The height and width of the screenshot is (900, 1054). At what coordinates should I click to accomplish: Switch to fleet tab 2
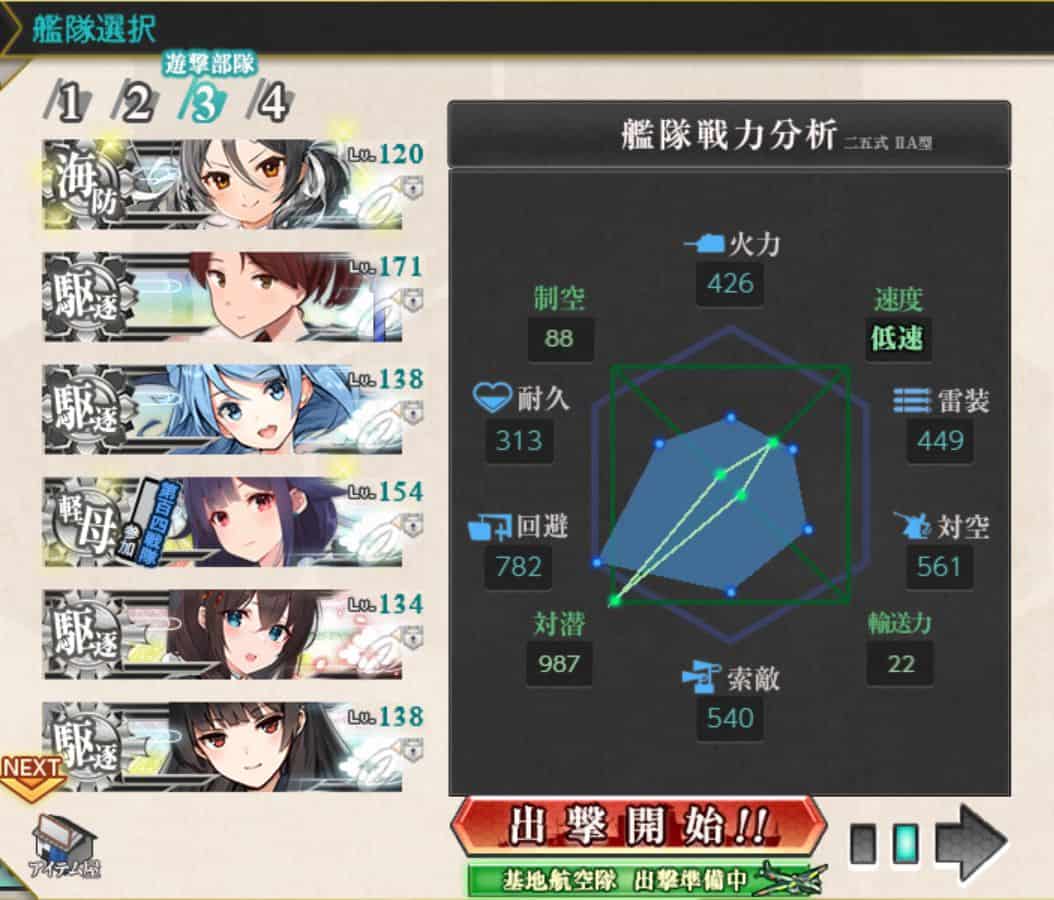click(137, 102)
